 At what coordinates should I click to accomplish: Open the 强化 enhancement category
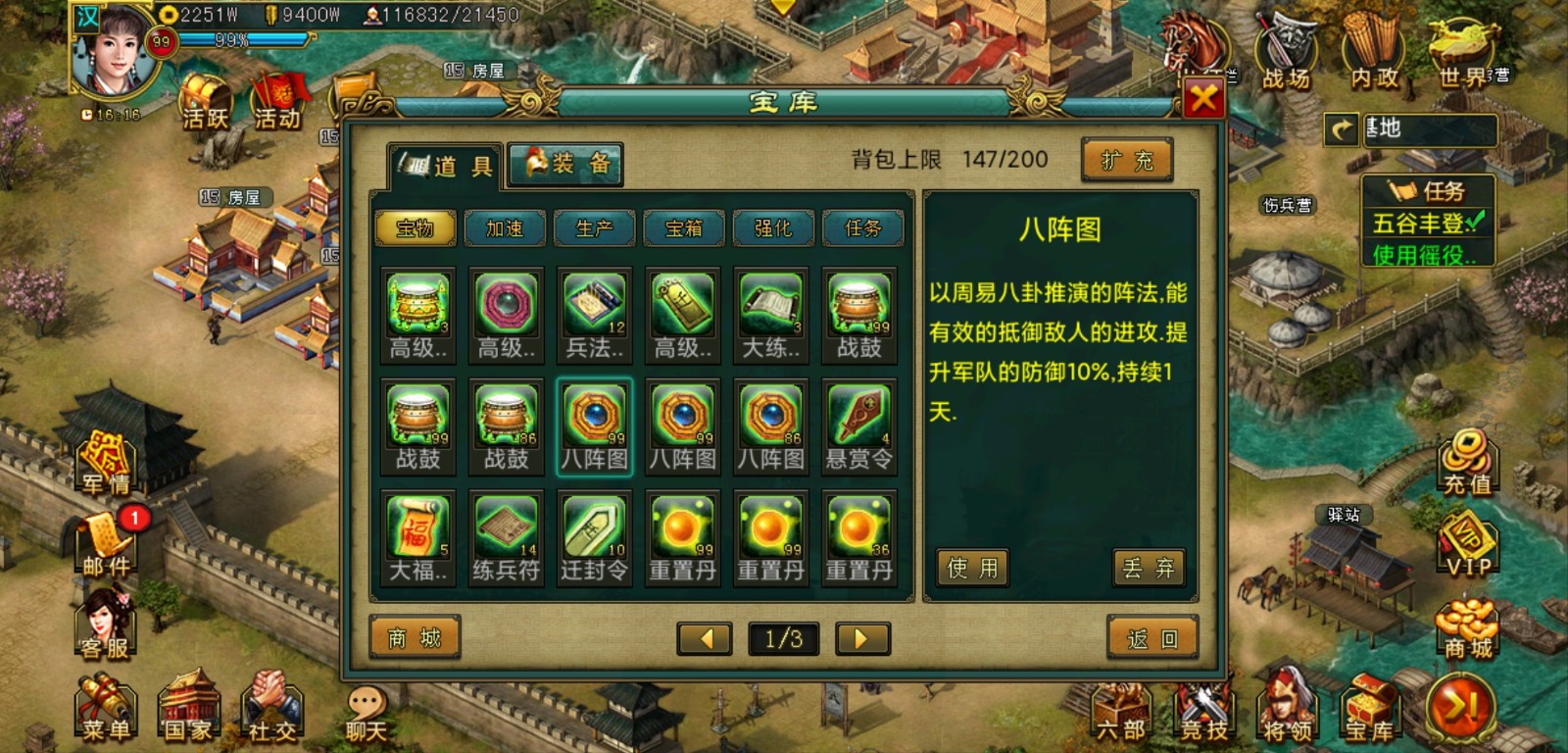point(773,228)
